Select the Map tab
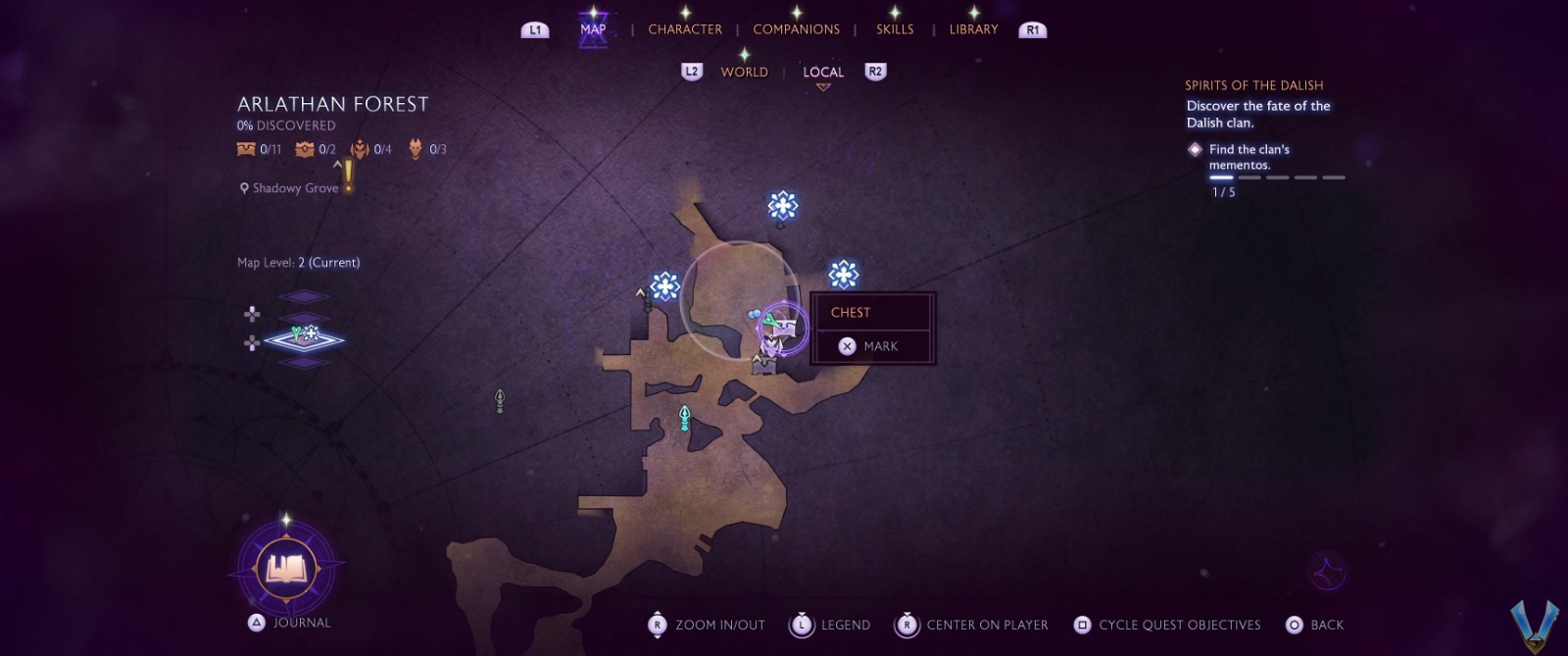This screenshot has height=656, width=1568. click(593, 29)
